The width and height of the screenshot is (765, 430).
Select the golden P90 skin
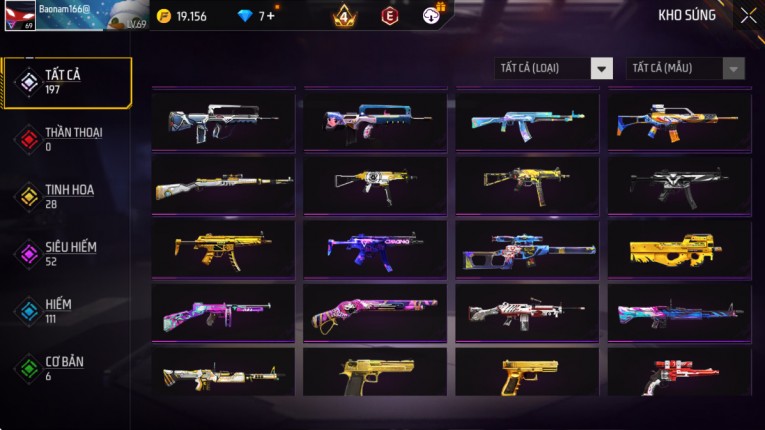tap(679, 249)
